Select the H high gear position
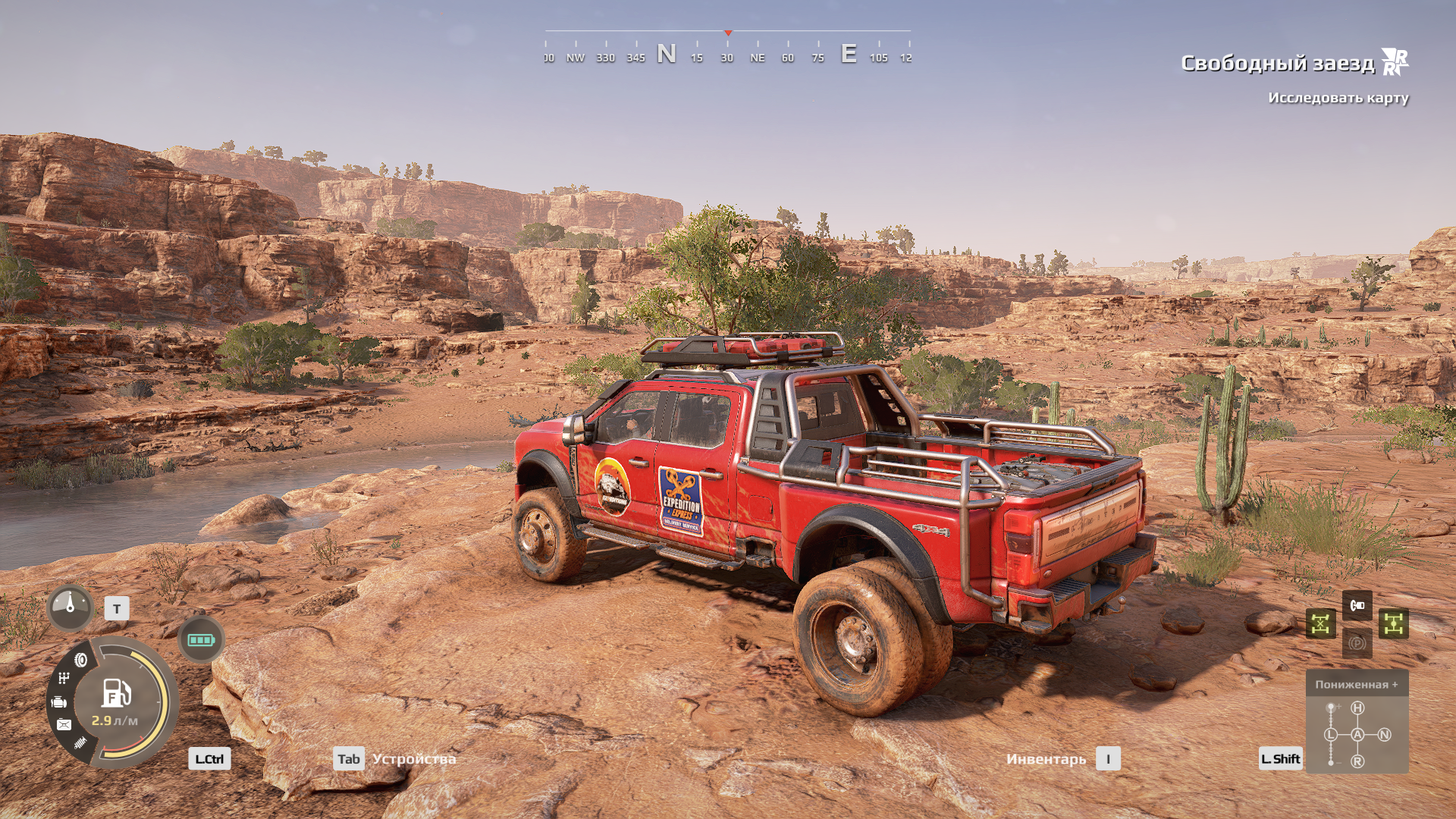Image resolution: width=1456 pixels, height=819 pixels. pyautogui.click(x=1357, y=708)
